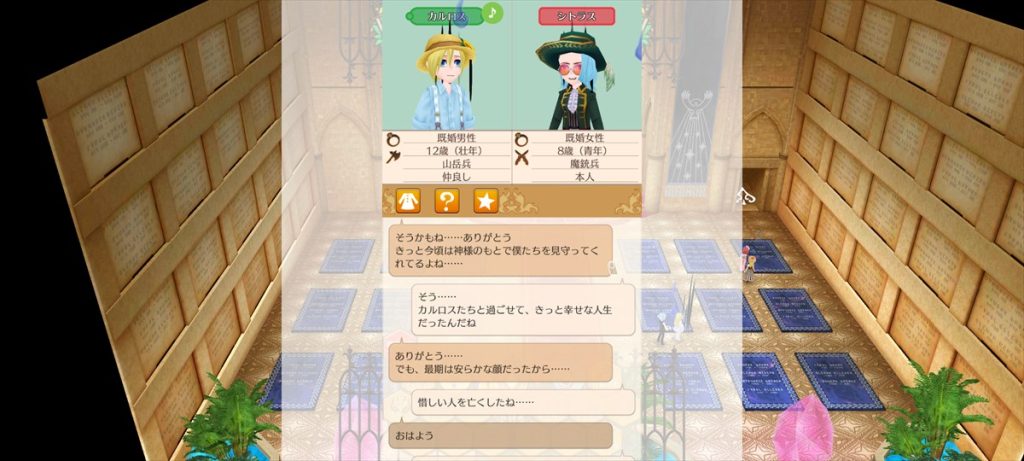
Task: Choose the 惜しい人を亡くしたね reply bubble
Action: click(522, 402)
